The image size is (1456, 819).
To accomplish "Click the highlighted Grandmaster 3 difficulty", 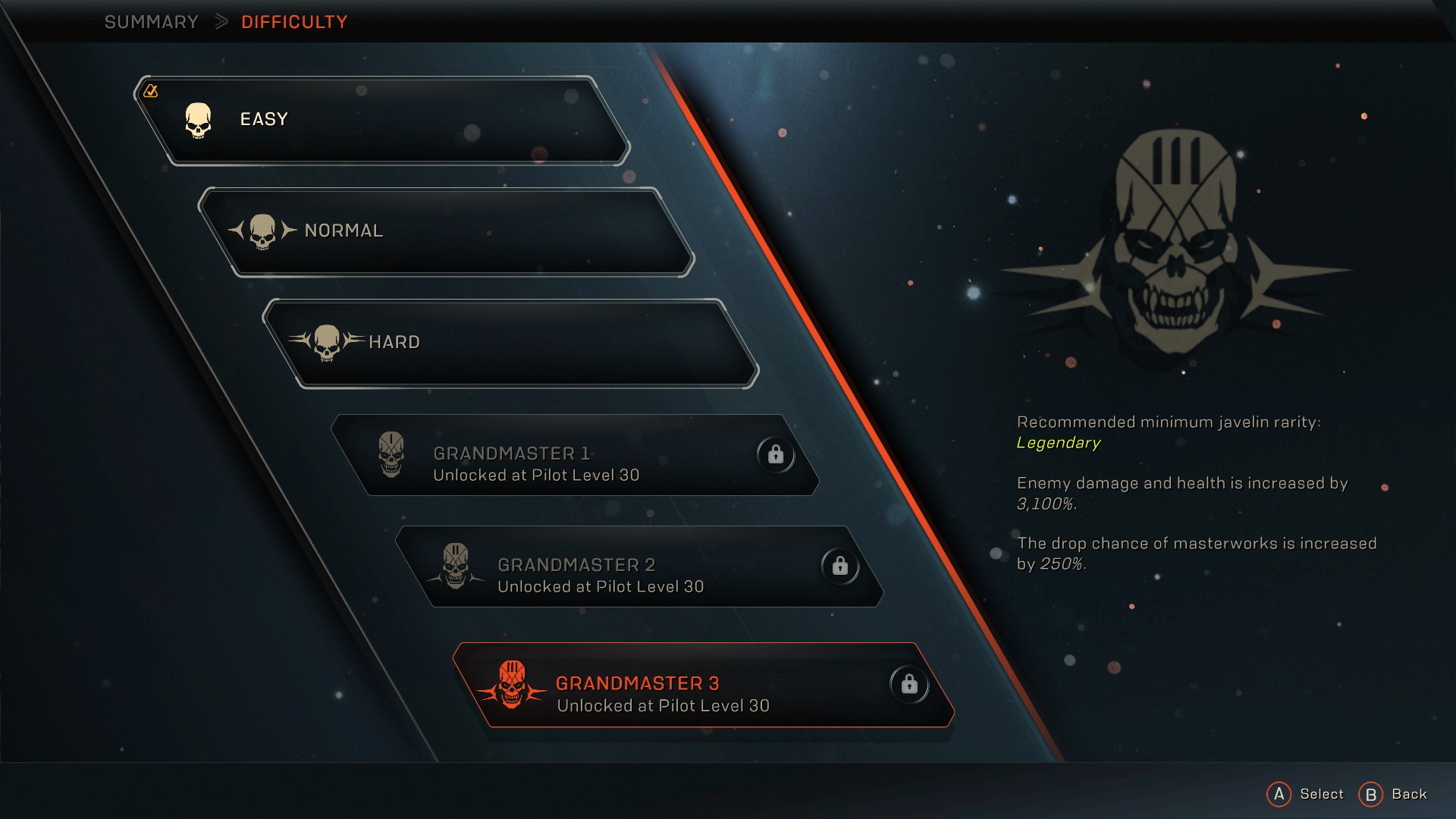I will 703,686.
